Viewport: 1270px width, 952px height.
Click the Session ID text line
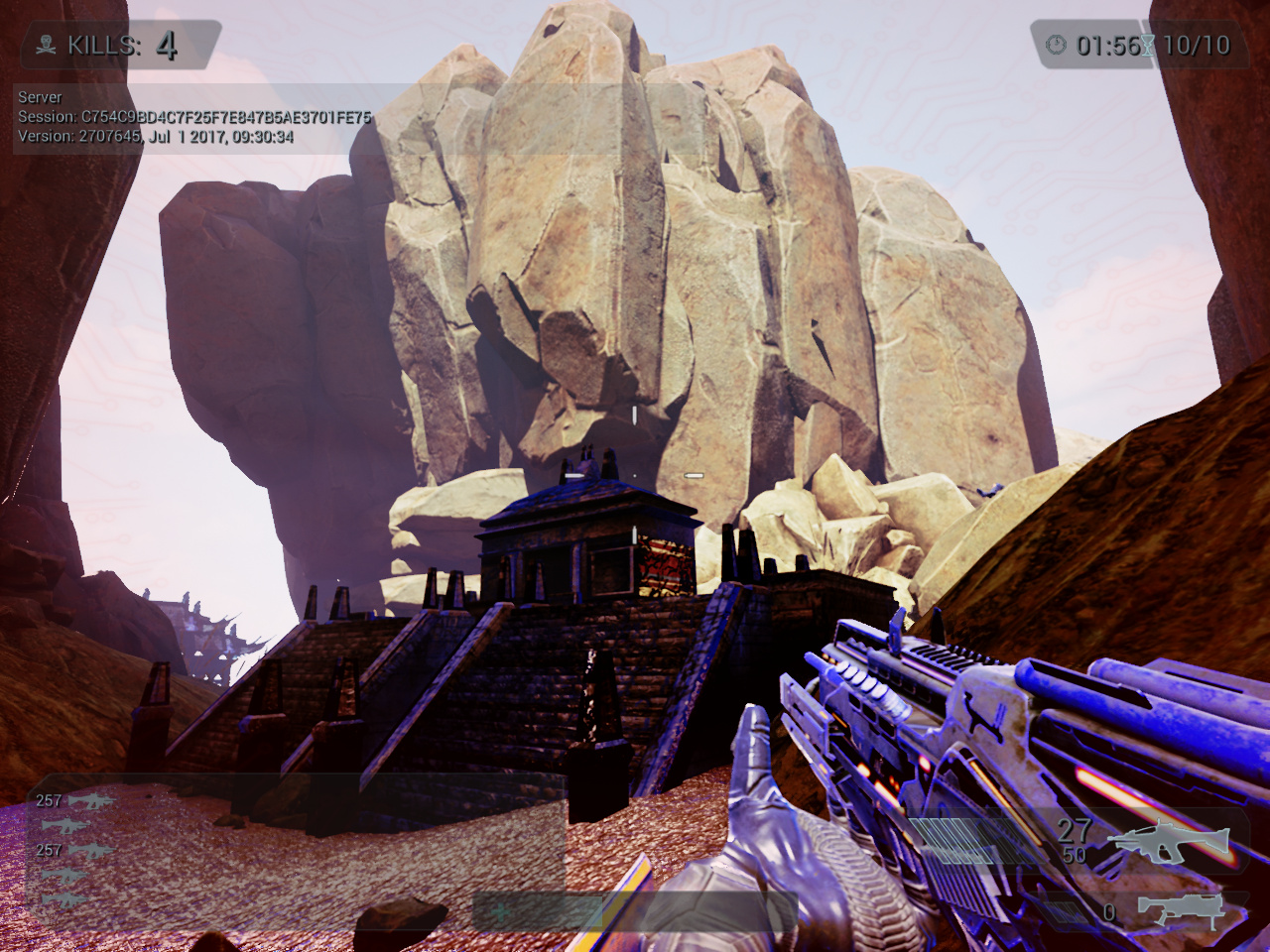[x=193, y=115]
